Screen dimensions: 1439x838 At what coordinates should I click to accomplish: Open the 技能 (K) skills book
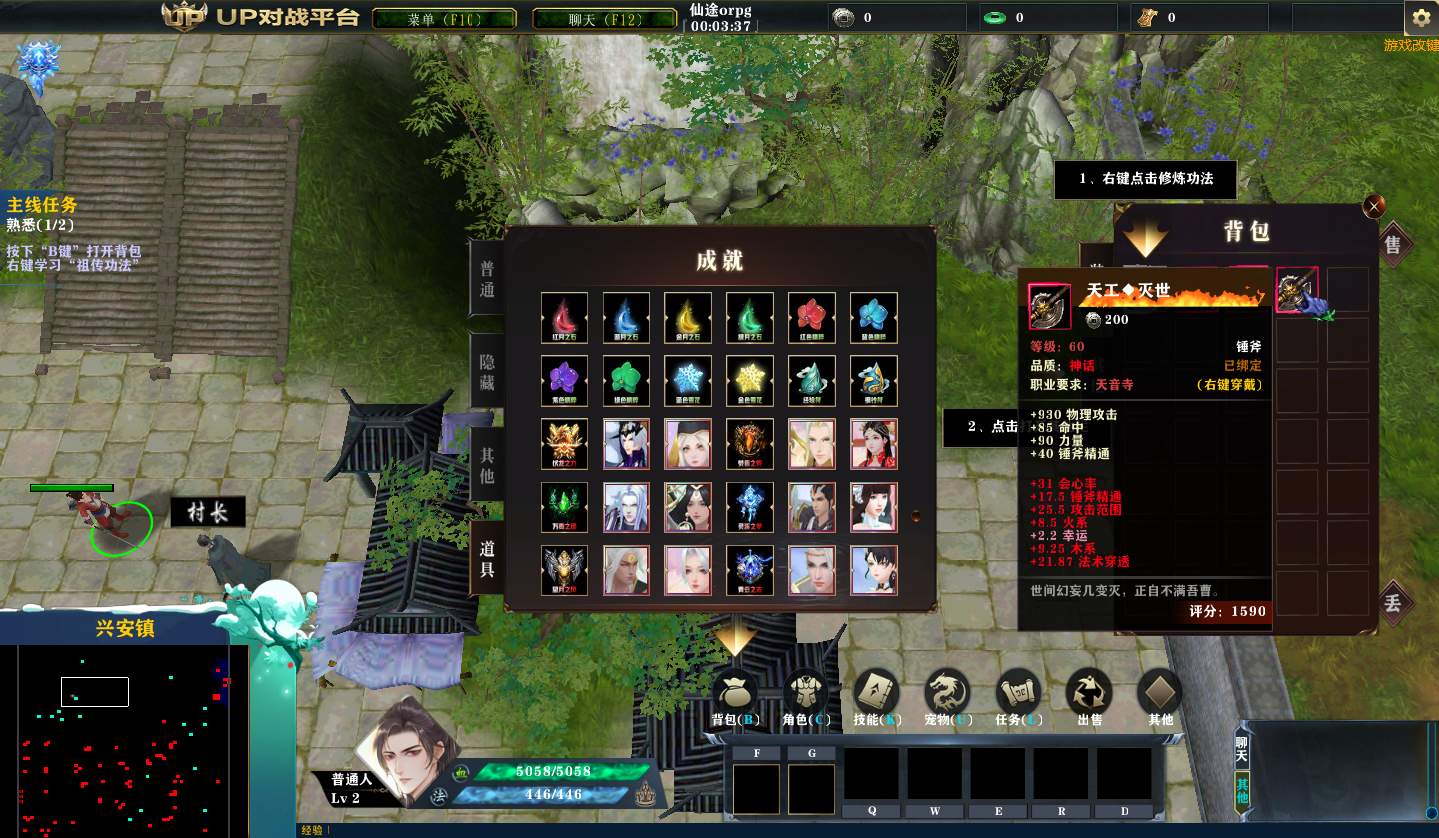tap(877, 694)
